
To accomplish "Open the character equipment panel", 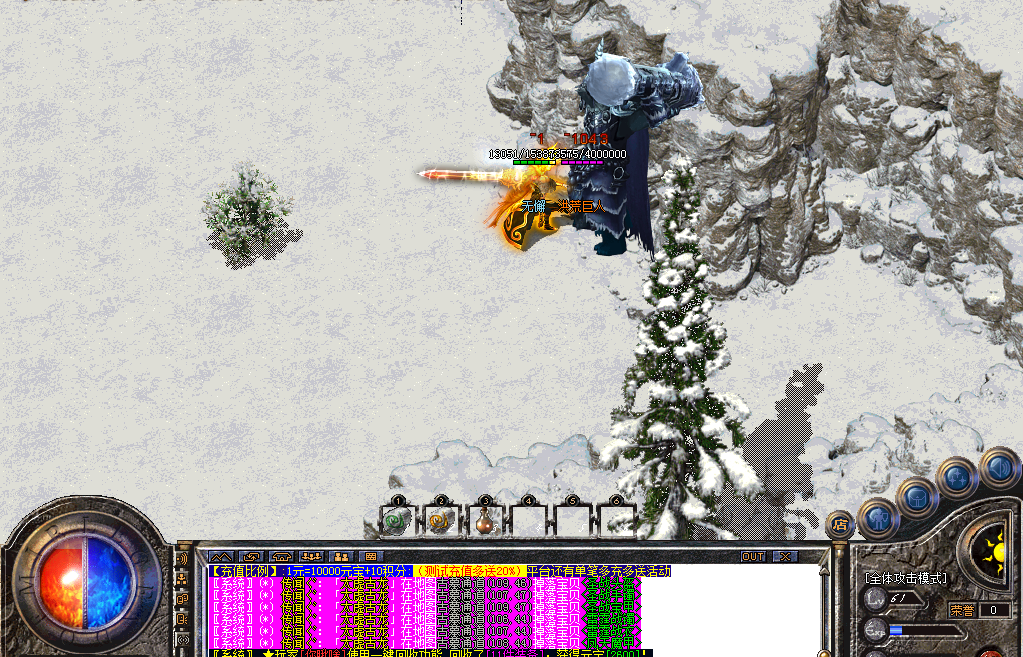I will pyautogui.click(x=879, y=517).
